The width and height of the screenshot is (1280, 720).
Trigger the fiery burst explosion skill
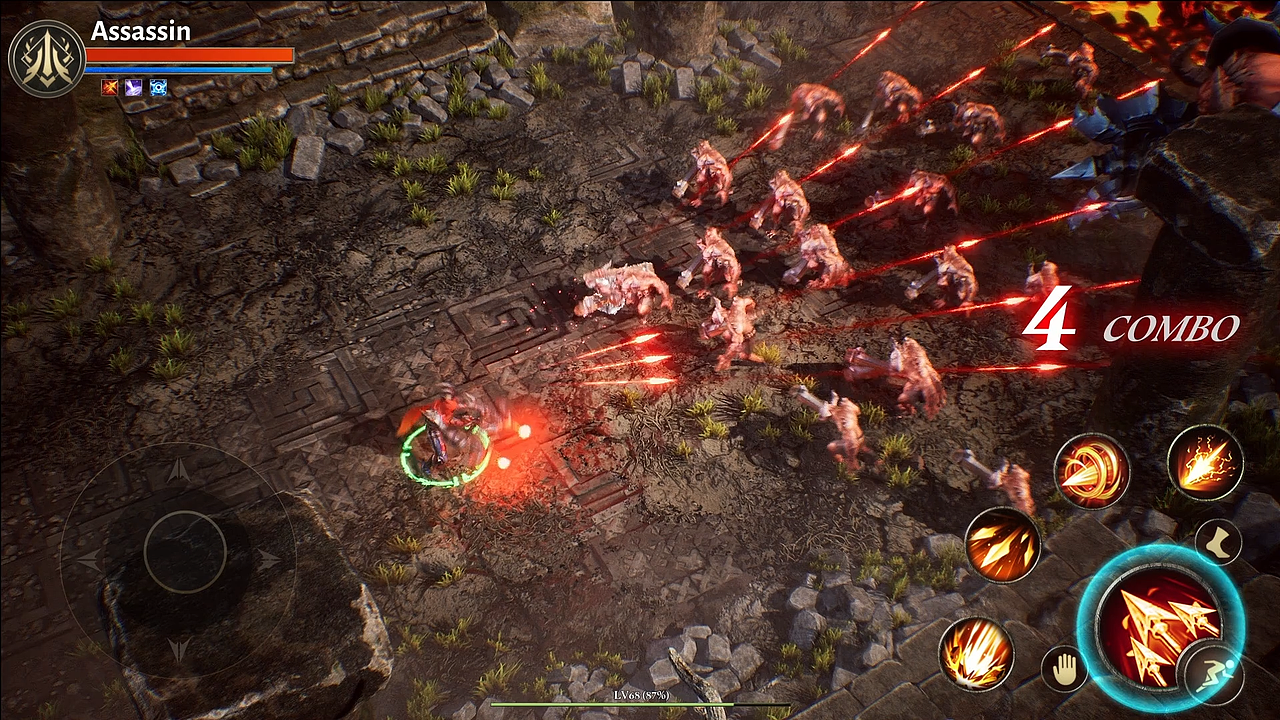coord(976,654)
